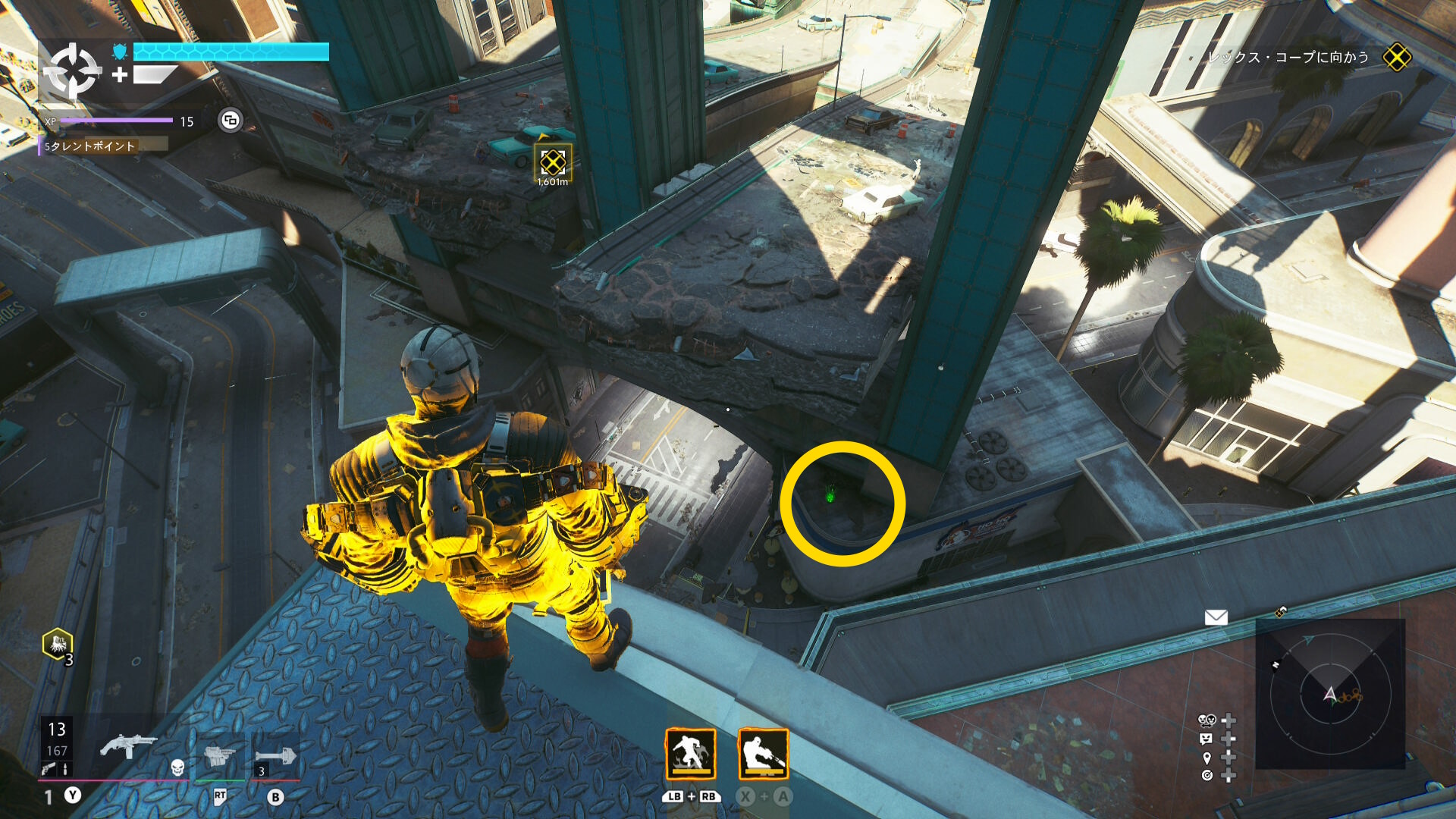Select the revolver fire-mode icon under ammo
The height and width of the screenshot is (819, 1456).
click(49, 769)
